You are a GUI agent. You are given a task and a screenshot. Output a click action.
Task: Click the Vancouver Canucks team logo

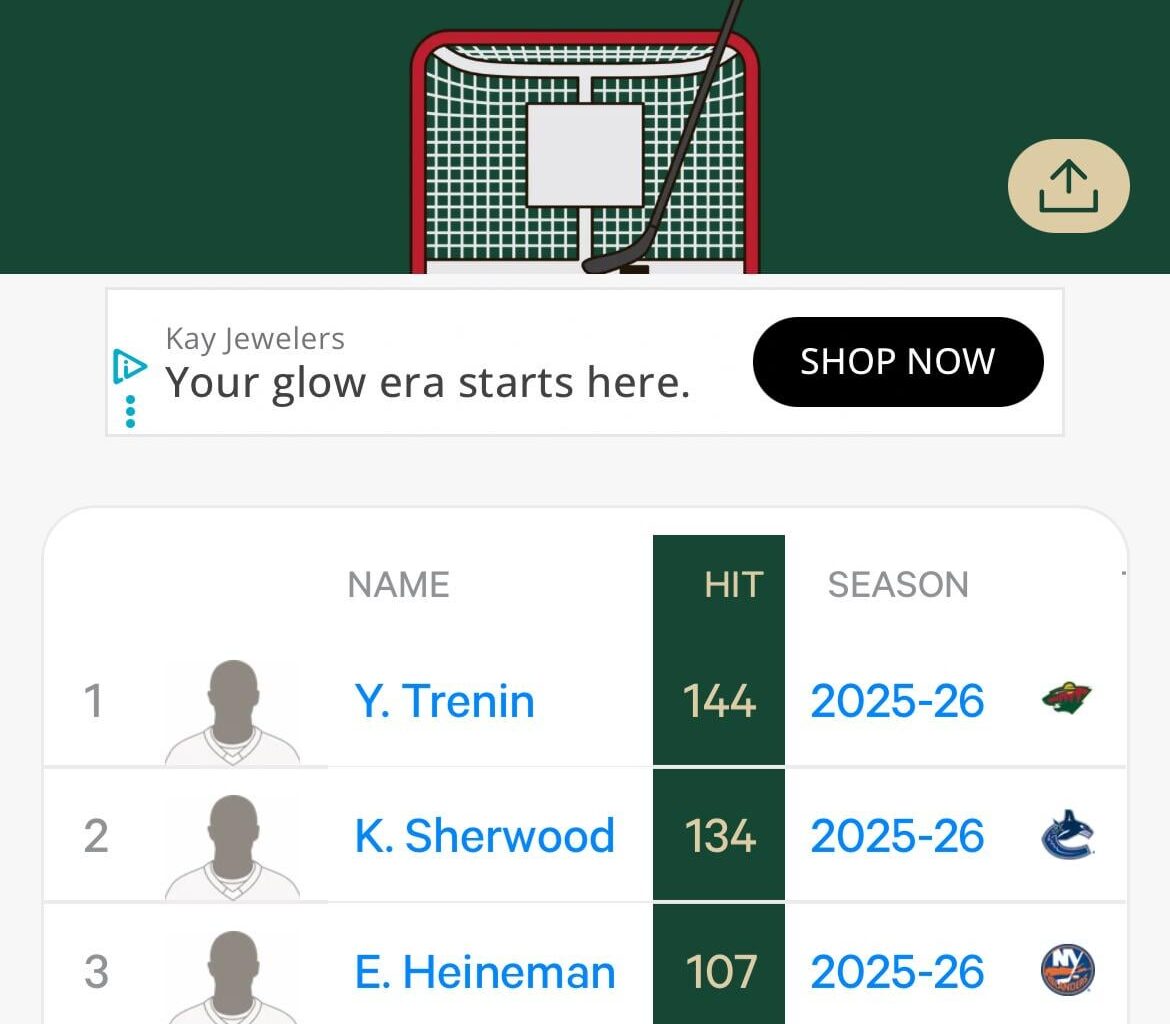click(1067, 835)
